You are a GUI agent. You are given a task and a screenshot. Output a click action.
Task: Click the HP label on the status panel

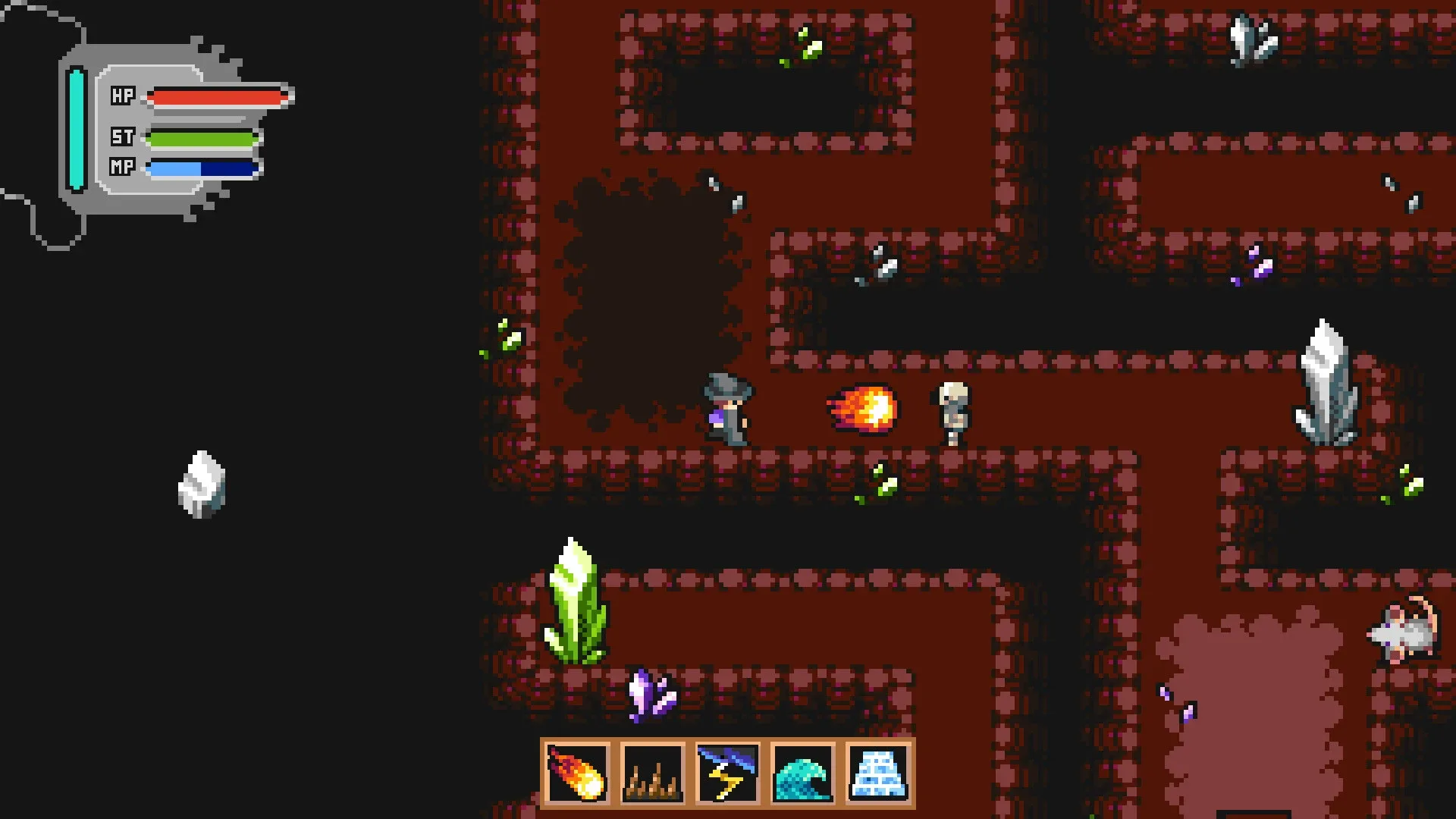tap(124, 96)
